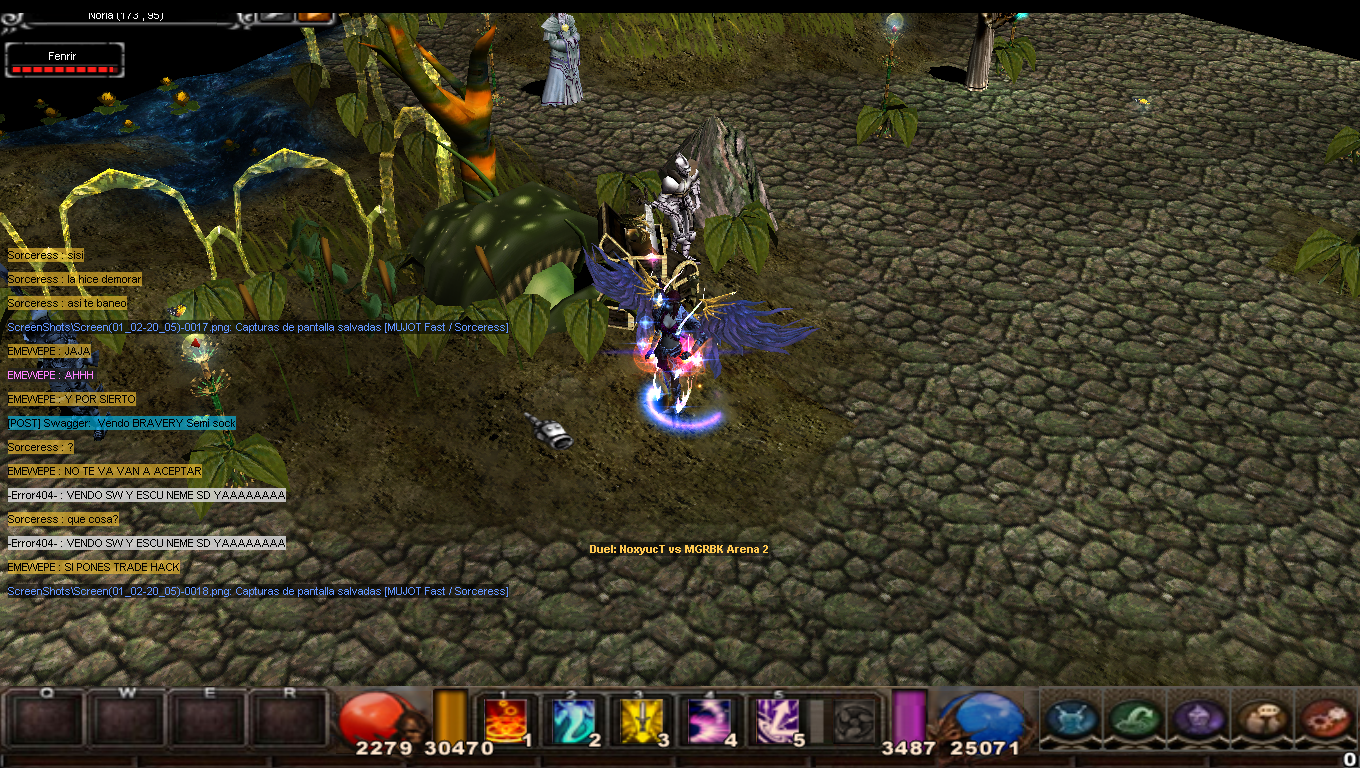Viewport: 1360px width, 768px height.
Task: Cast the purple slash skill in slot 4
Action: (709, 720)
